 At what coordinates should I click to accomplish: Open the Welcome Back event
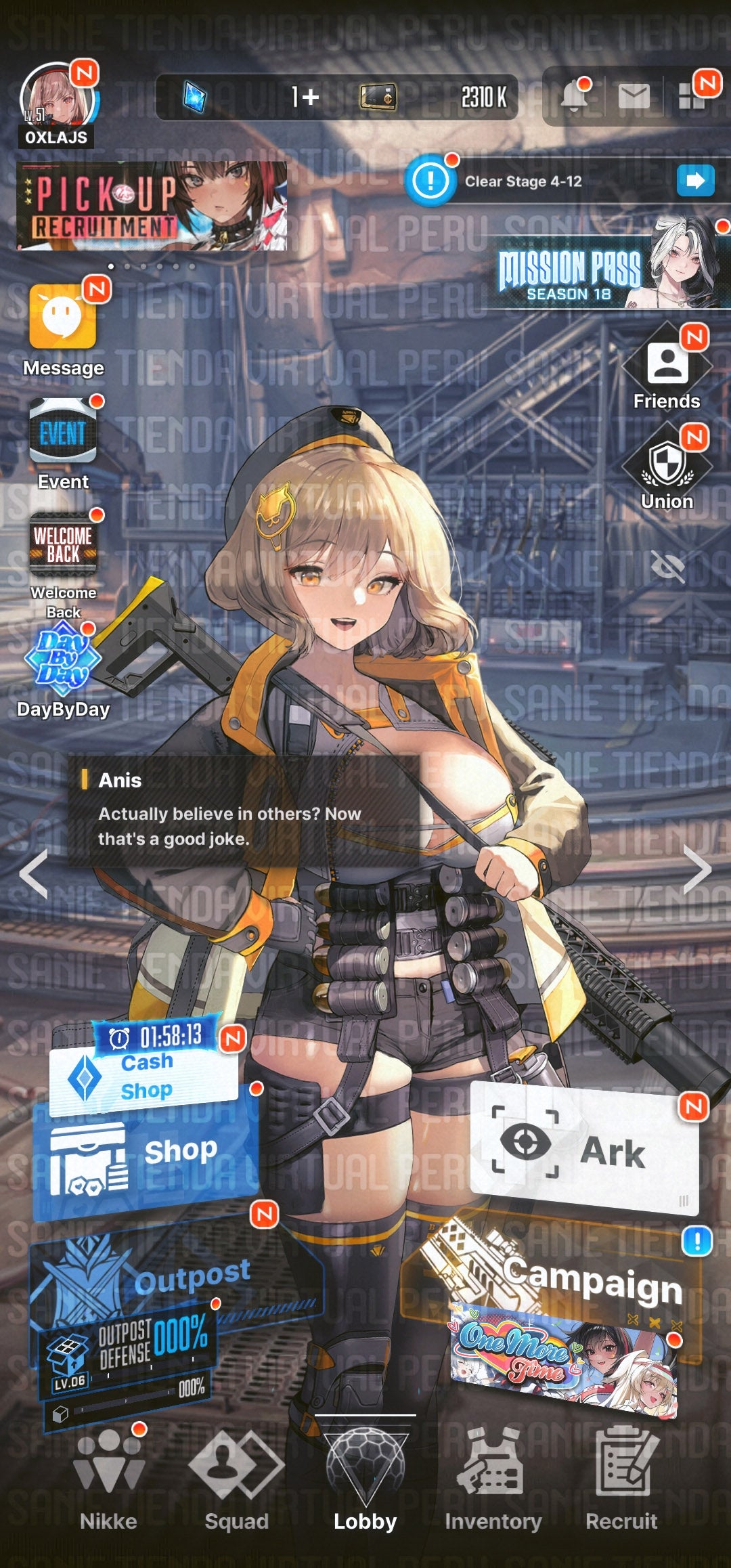pos(63,545)
